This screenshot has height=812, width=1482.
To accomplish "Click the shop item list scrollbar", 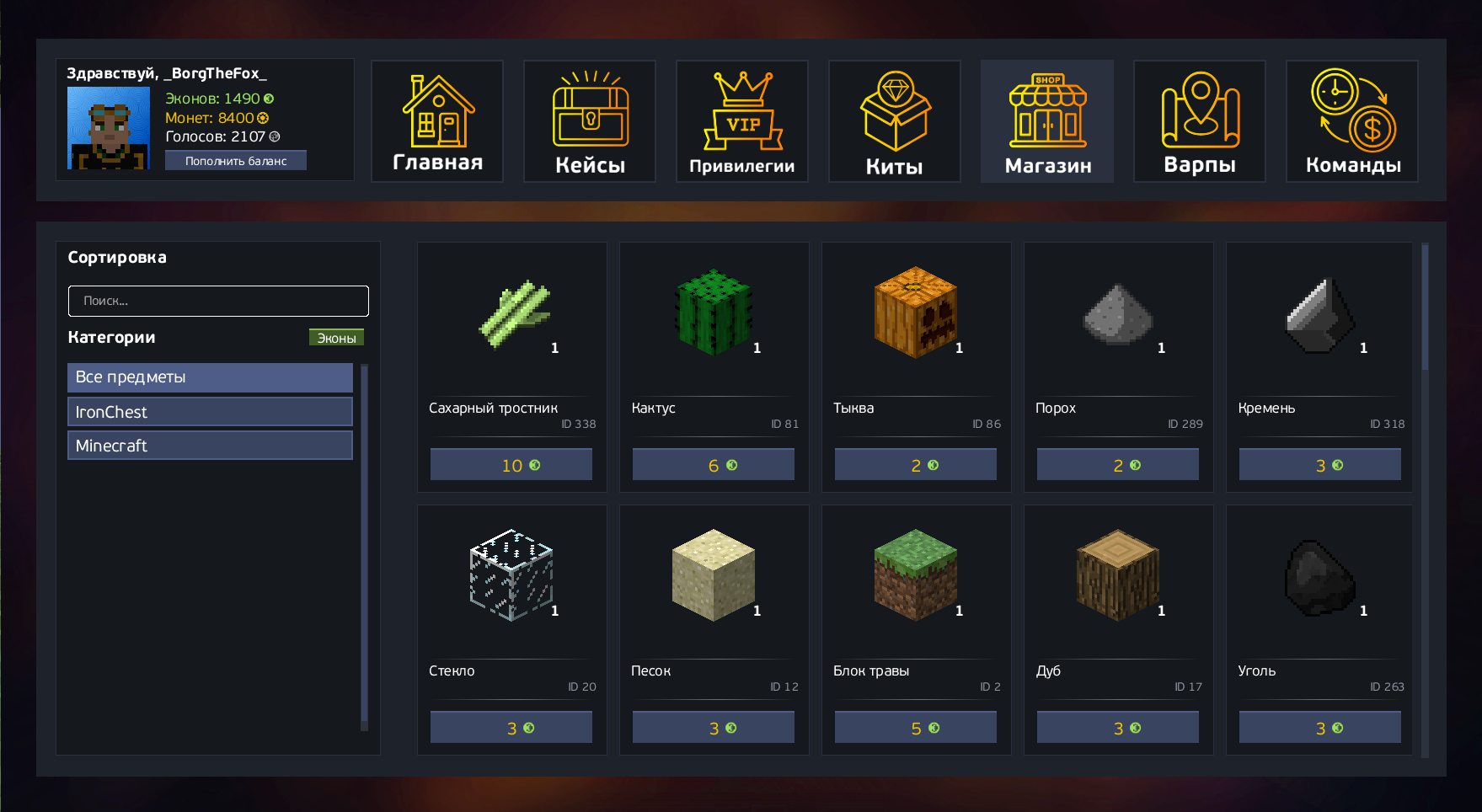I will [x=1425, y=308].
